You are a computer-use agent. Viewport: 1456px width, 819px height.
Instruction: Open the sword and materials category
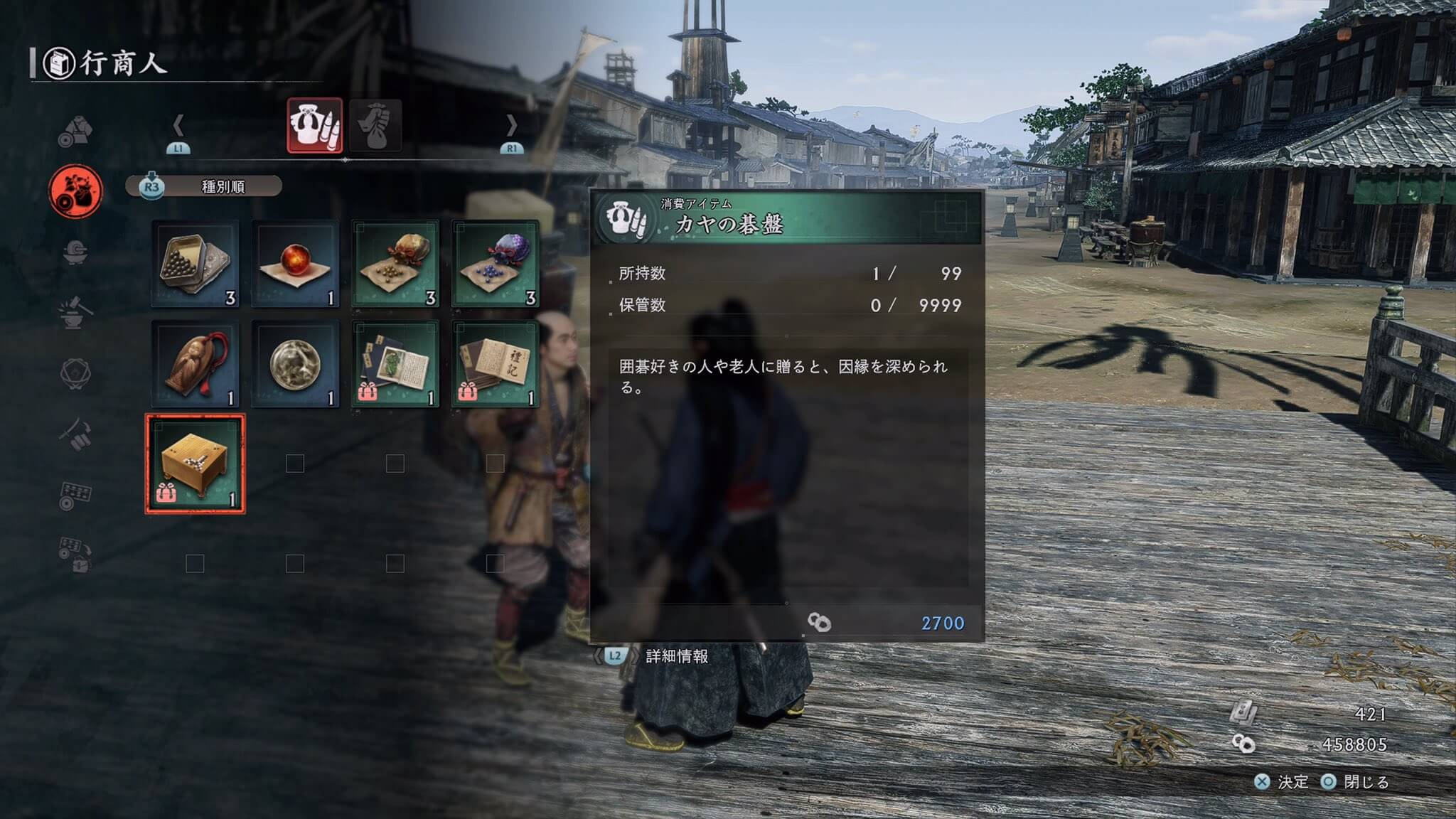click(x=75, y=434)
